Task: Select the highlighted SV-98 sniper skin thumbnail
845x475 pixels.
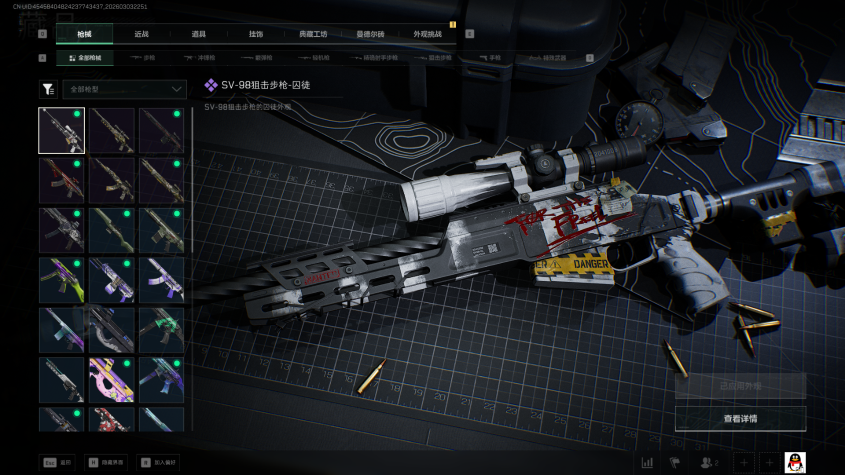Action: [x=61, y=130]
